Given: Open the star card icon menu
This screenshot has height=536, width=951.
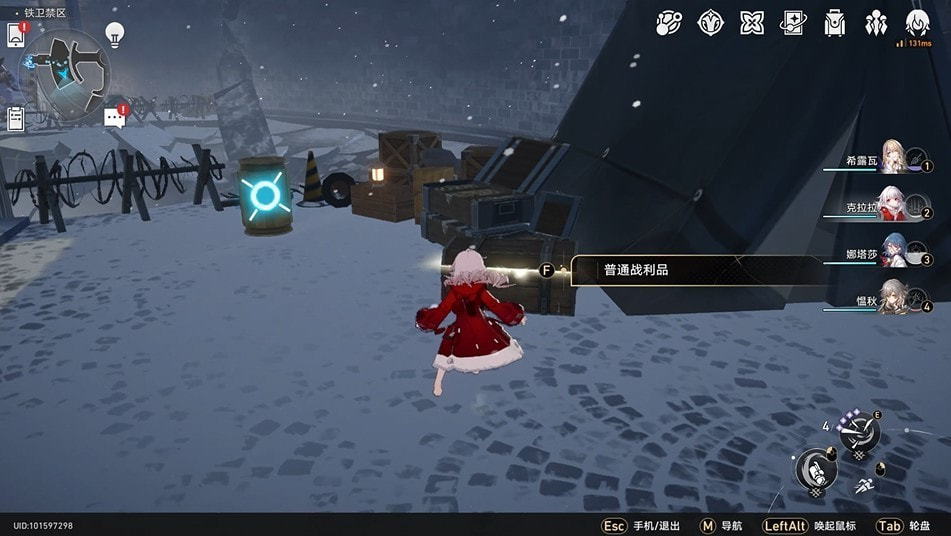Looking at the screenshot, I should [x=793, y=22].
